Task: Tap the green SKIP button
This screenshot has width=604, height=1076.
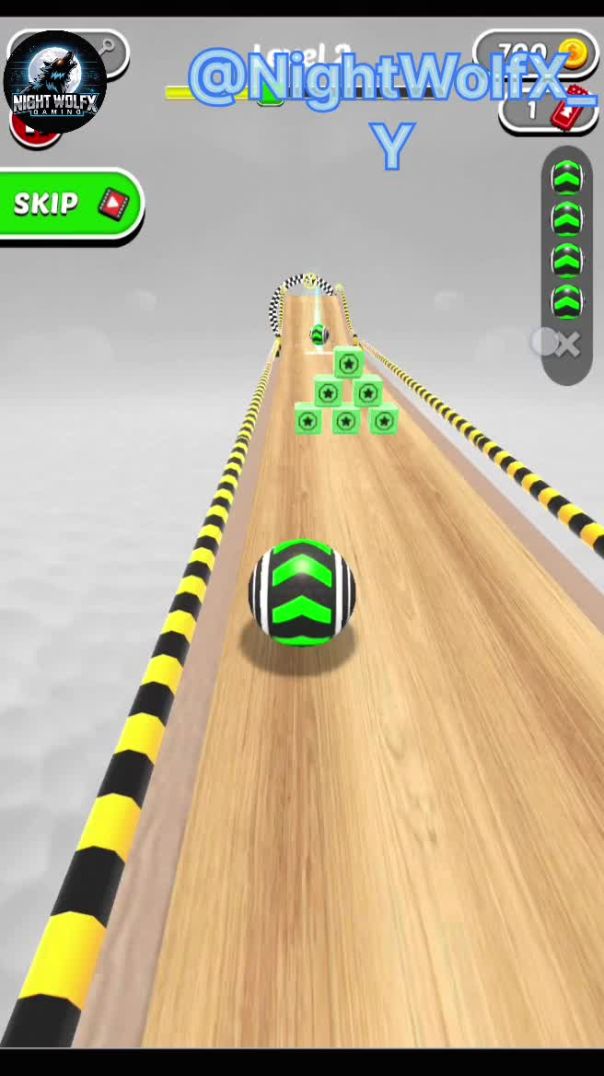Action: [x=70, y=204]
